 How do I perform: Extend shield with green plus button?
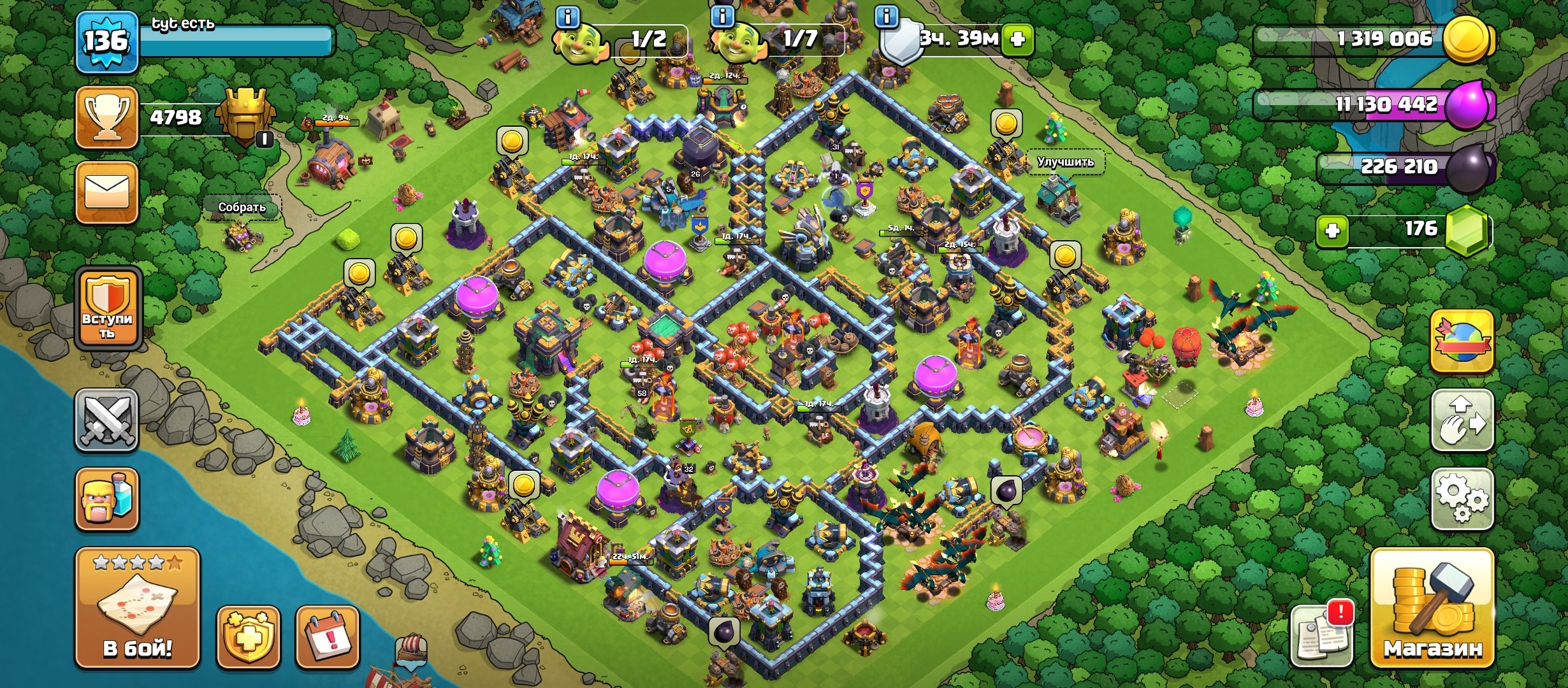pos(1017,39)
